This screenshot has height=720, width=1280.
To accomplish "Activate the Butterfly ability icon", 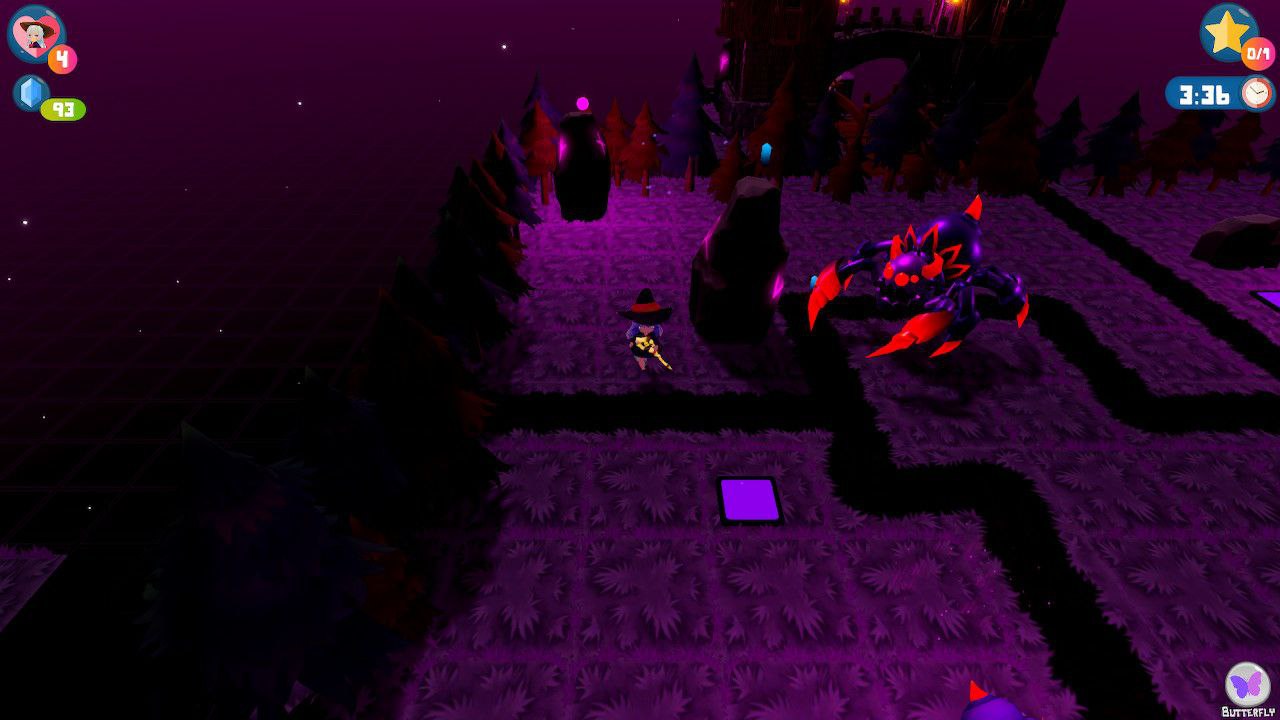I will 1247,684.
